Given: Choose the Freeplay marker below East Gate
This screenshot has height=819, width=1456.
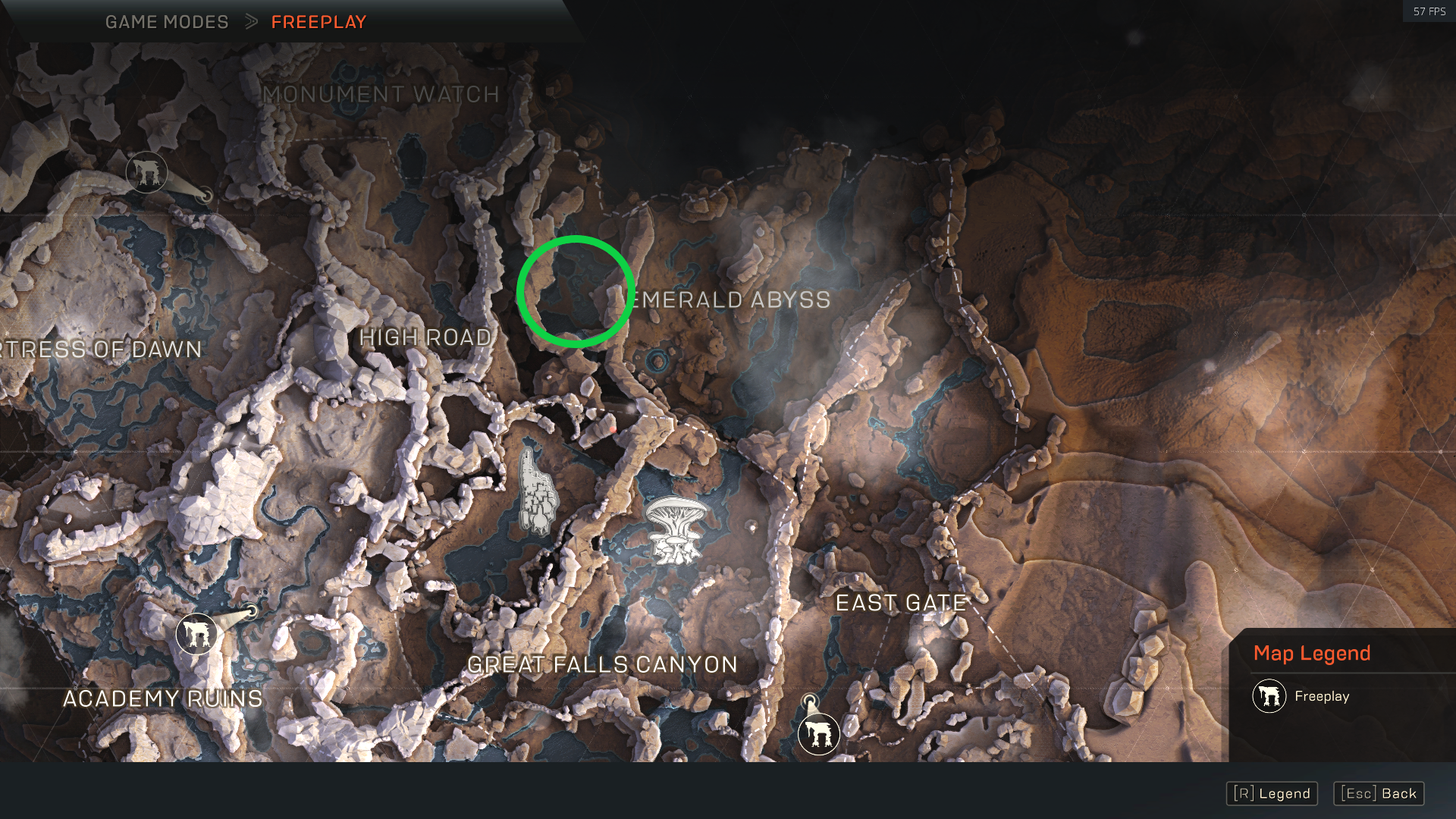Looking at the screenshot, I should 818,733.
